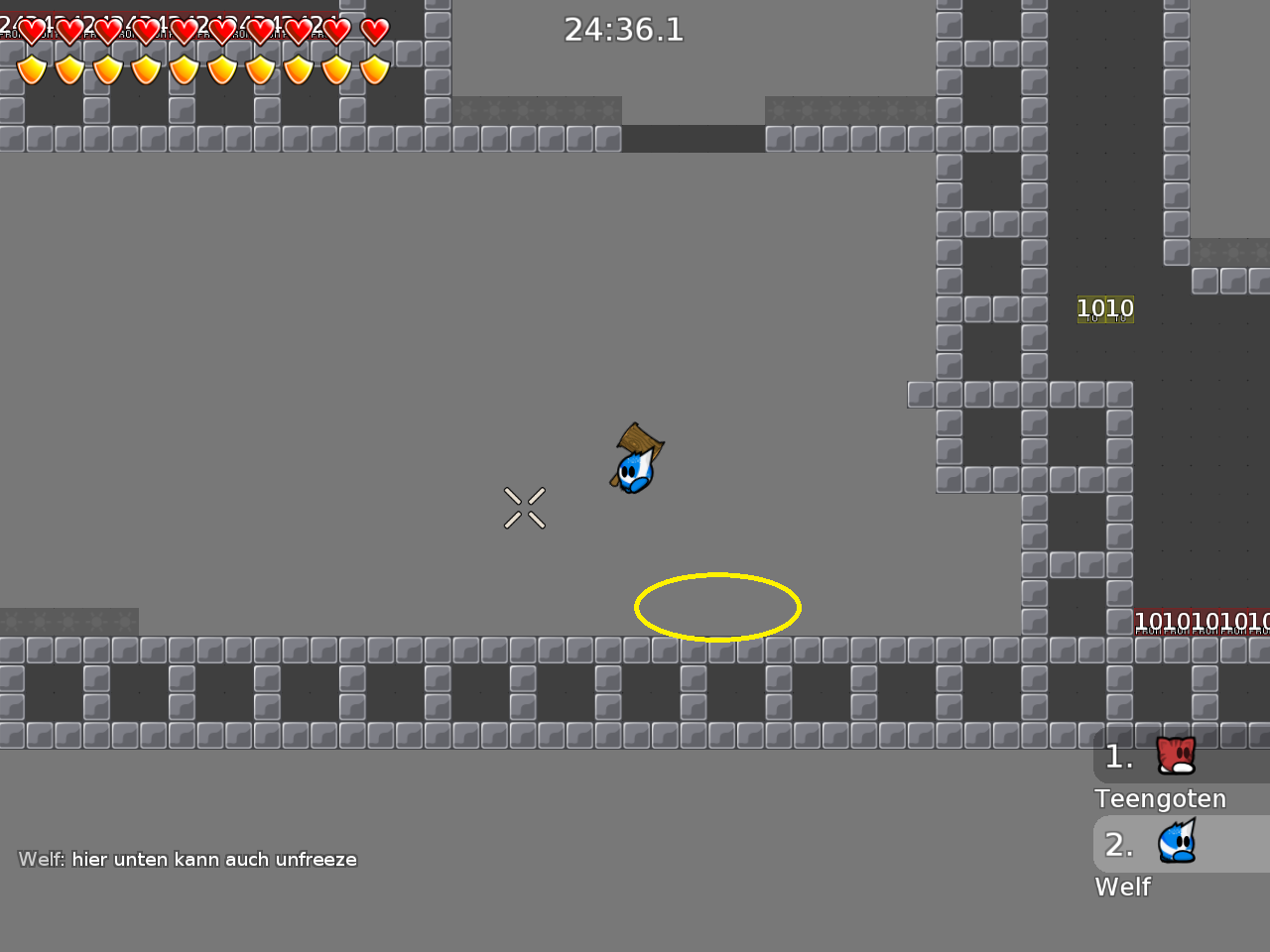Click the Welf player name label
This screenshot has height=952, width=1270.
[1122, 888]
